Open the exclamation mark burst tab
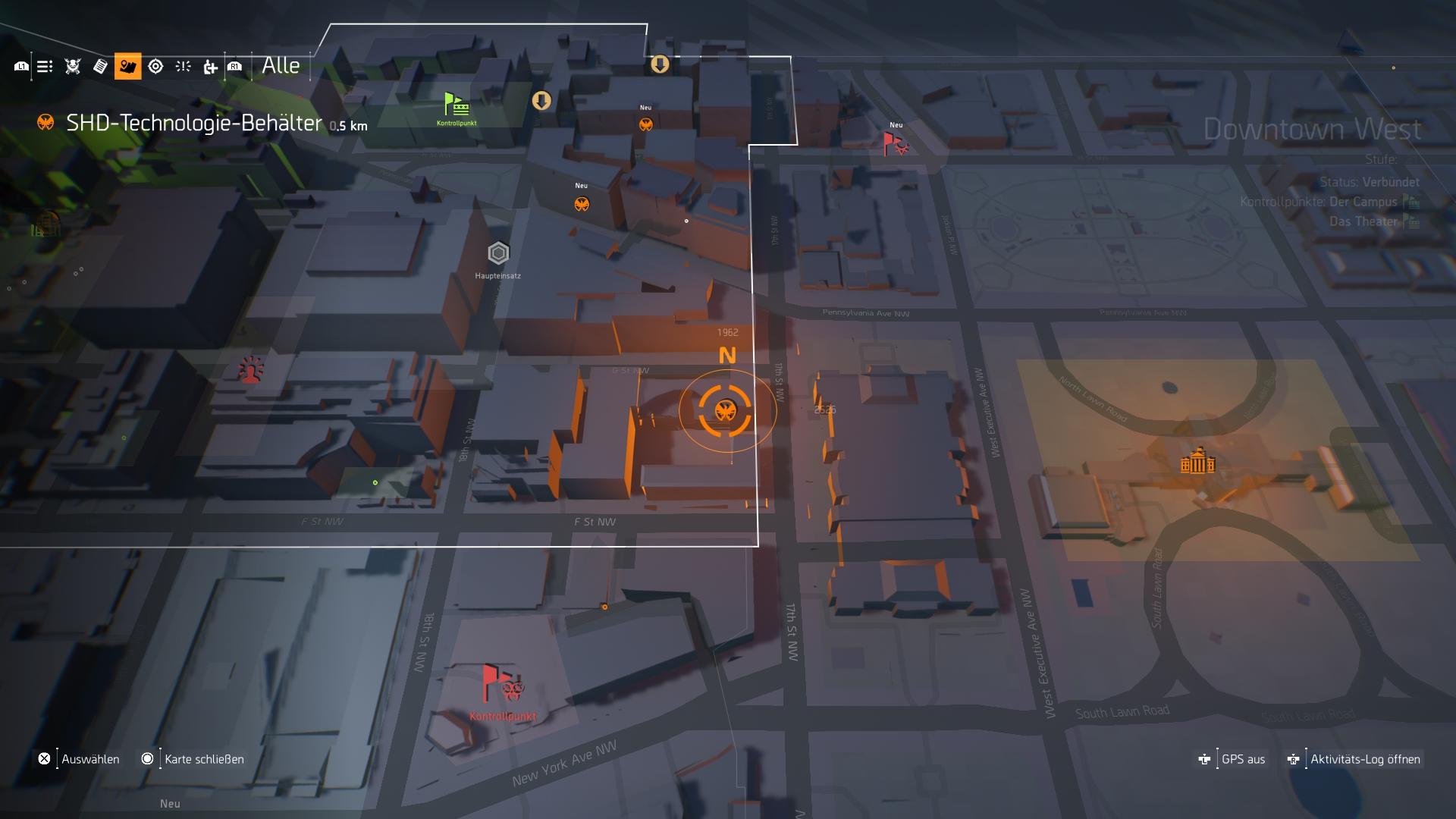Viewport: 1456px width, 819px height. point(183,67)
